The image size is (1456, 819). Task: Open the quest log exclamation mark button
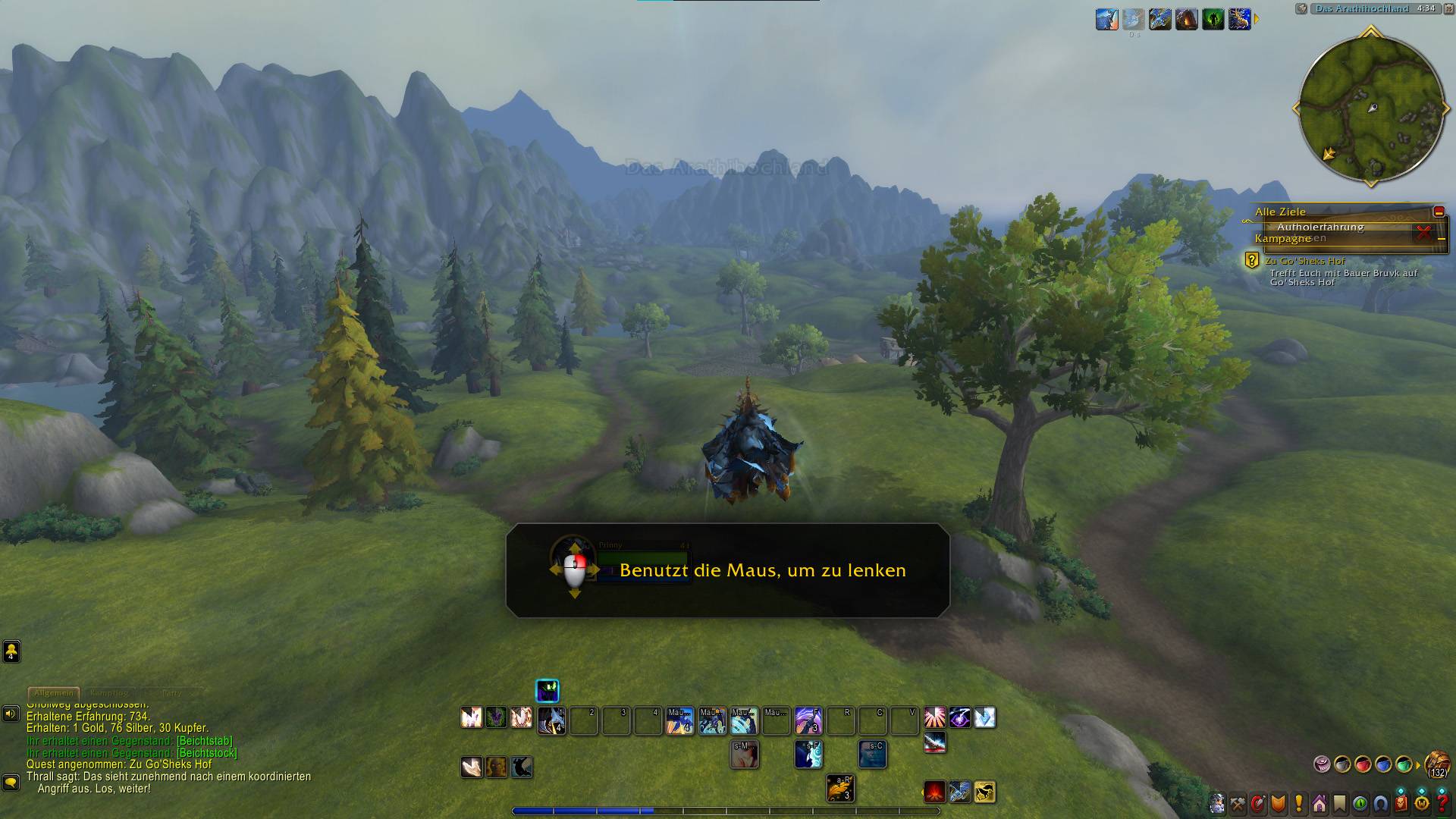pyautogui.click(x=1299, y=803)
